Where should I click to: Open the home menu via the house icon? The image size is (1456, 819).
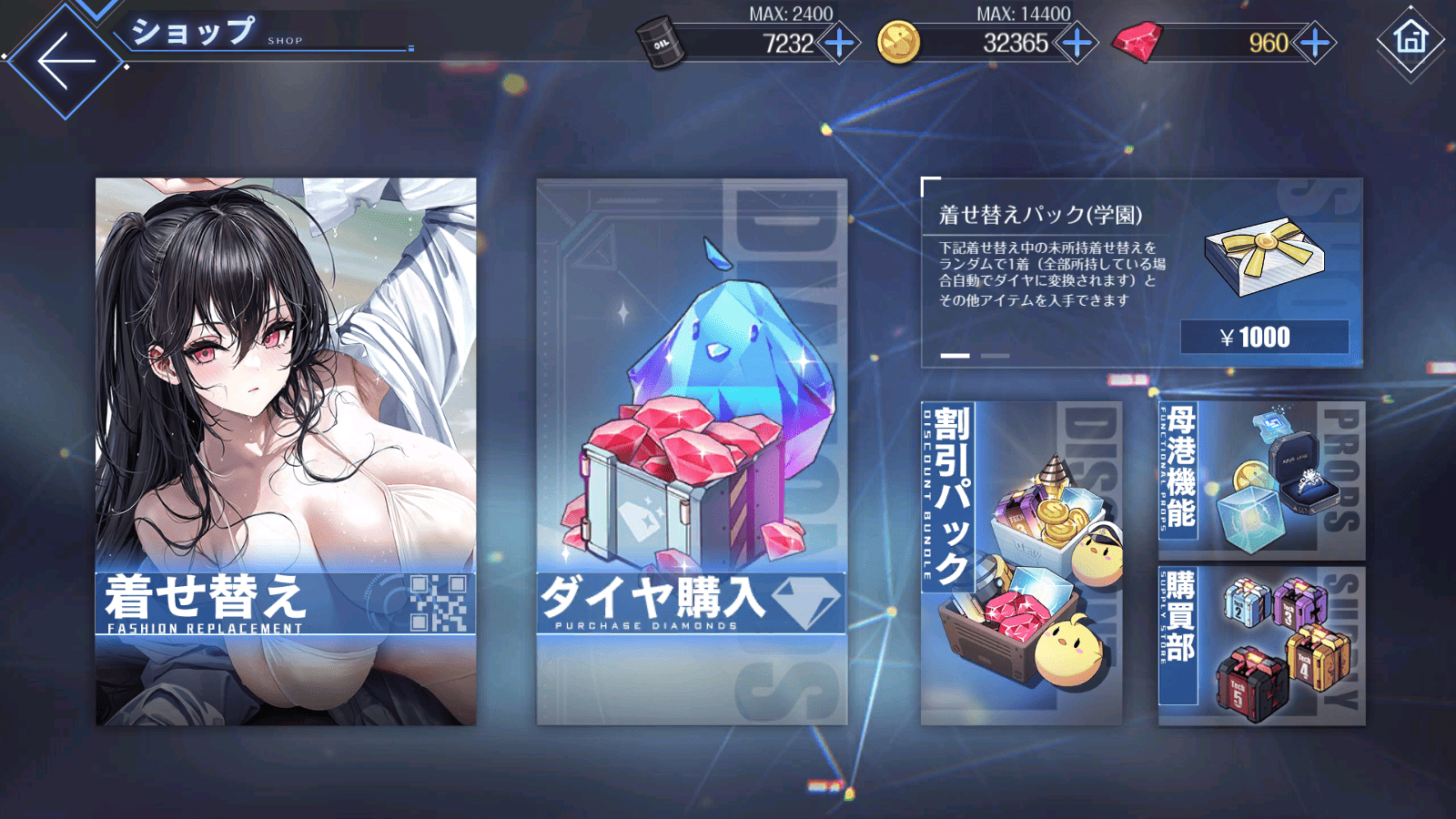pyautogui.click(x=1410, y=42)
